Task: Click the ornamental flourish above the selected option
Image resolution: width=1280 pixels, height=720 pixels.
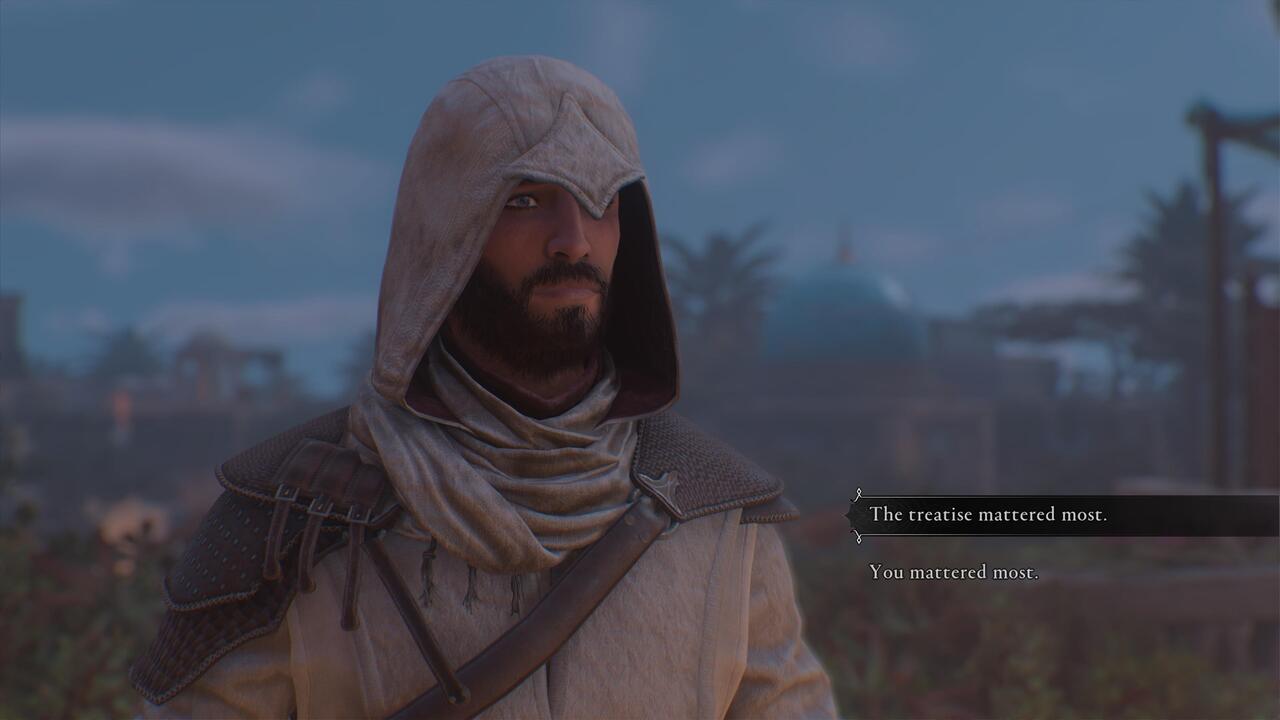Action: (x=858, y=494)
